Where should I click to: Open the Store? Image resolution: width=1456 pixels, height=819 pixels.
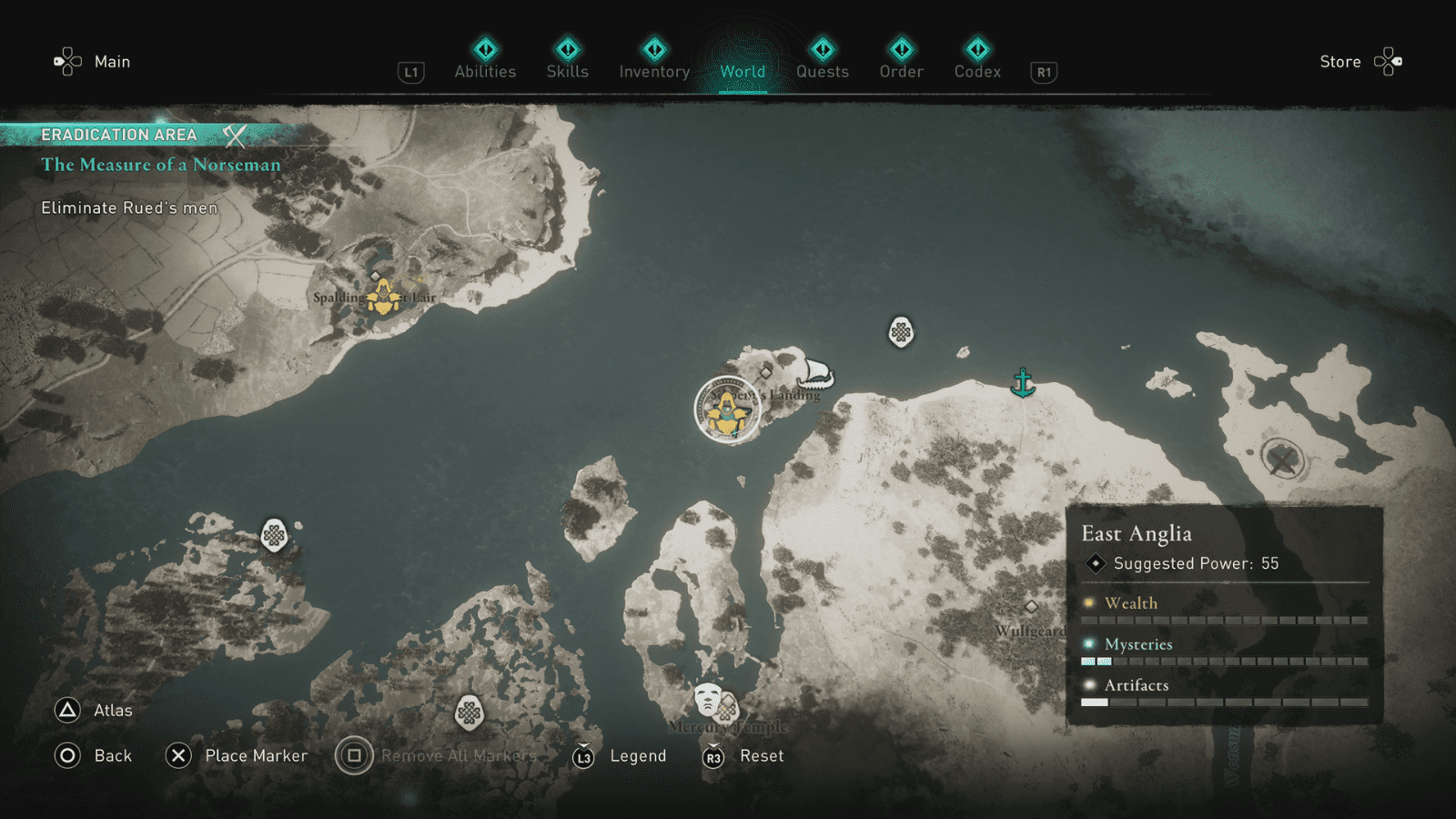1340,61
